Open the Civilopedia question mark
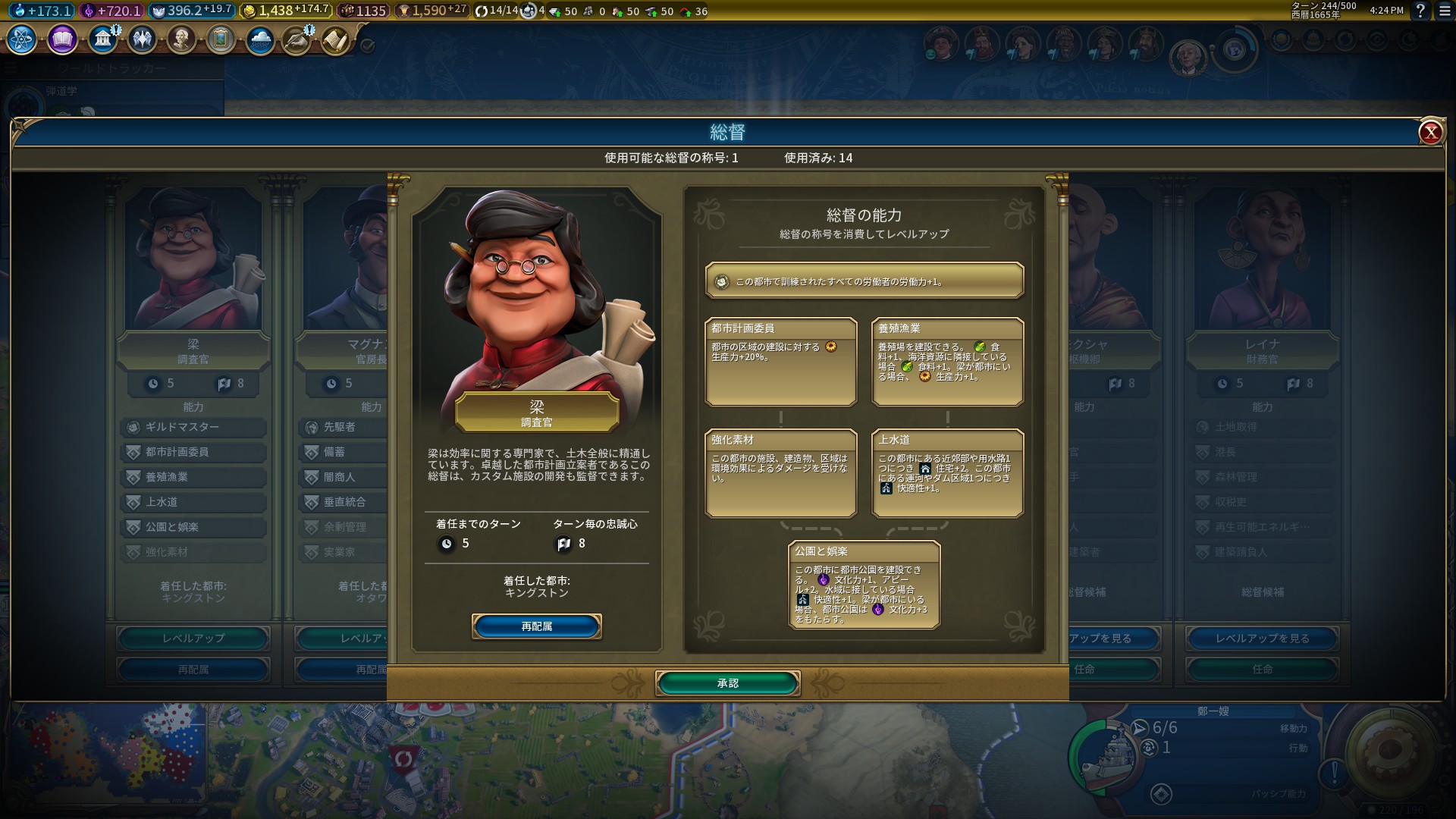 pos(1420,11)
